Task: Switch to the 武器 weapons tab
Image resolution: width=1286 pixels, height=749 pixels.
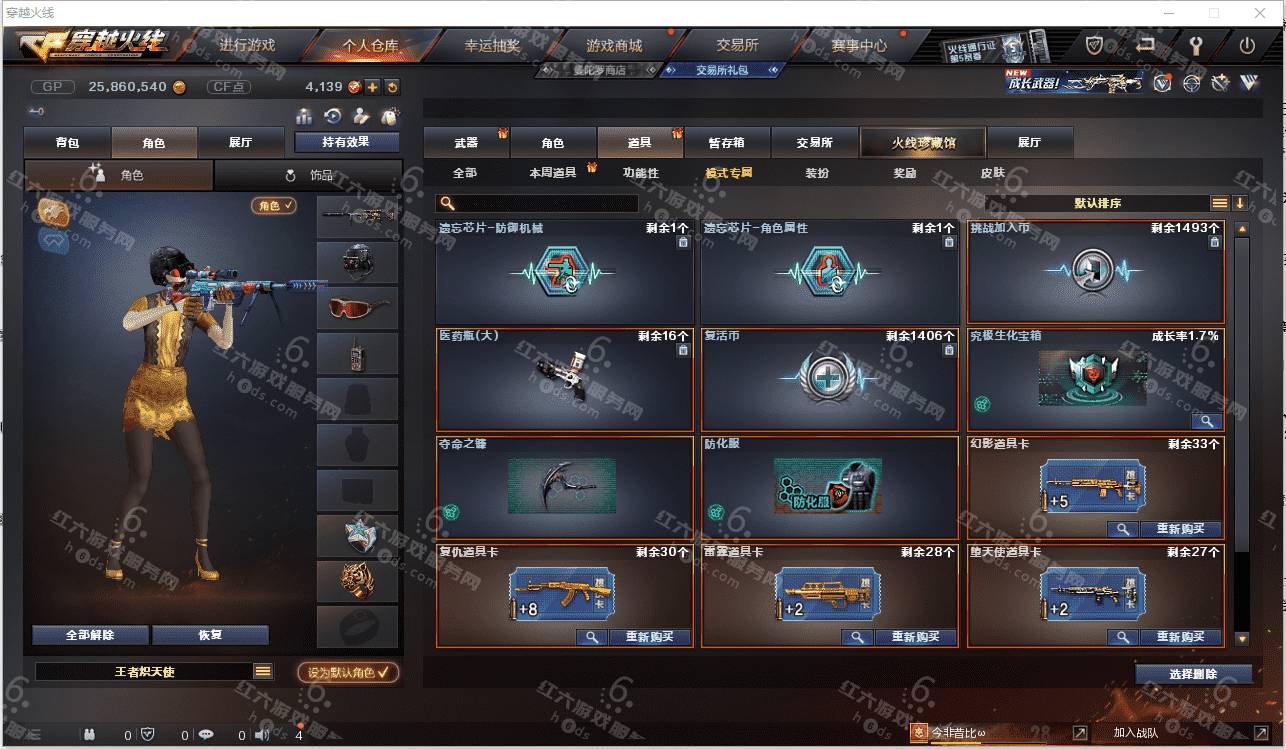Action: [466, 143]
